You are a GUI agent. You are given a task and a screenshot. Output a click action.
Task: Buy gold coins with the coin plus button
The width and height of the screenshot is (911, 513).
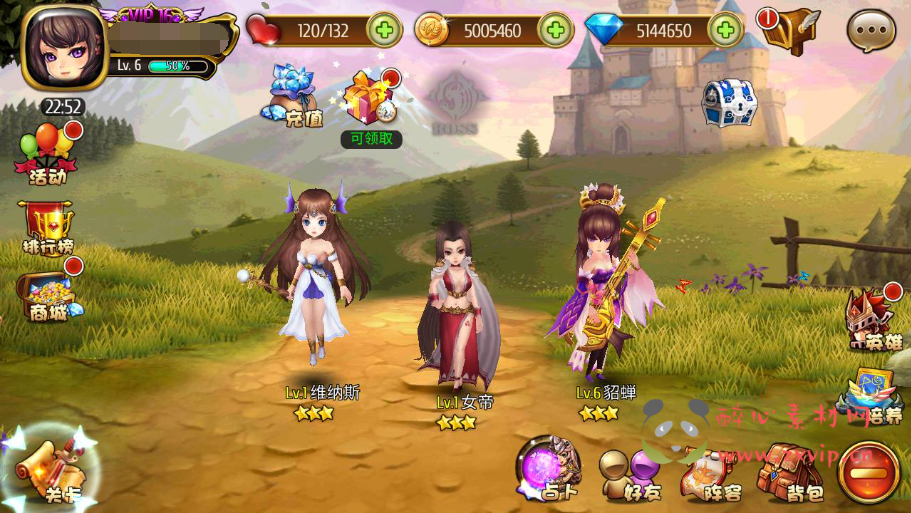(555, 30)
